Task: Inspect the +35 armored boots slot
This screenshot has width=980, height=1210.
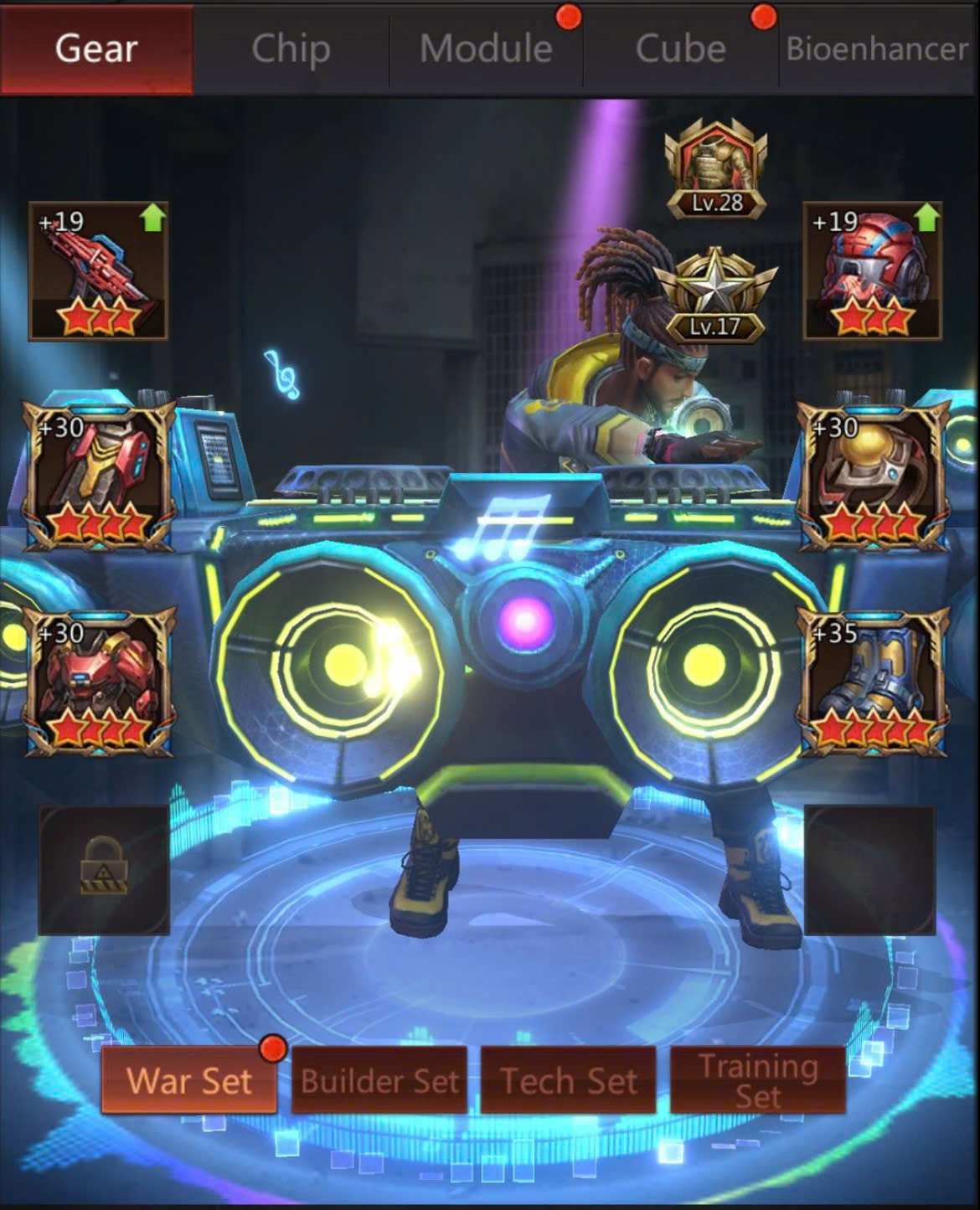Action: pyautogui.click(x=873, y=682)
